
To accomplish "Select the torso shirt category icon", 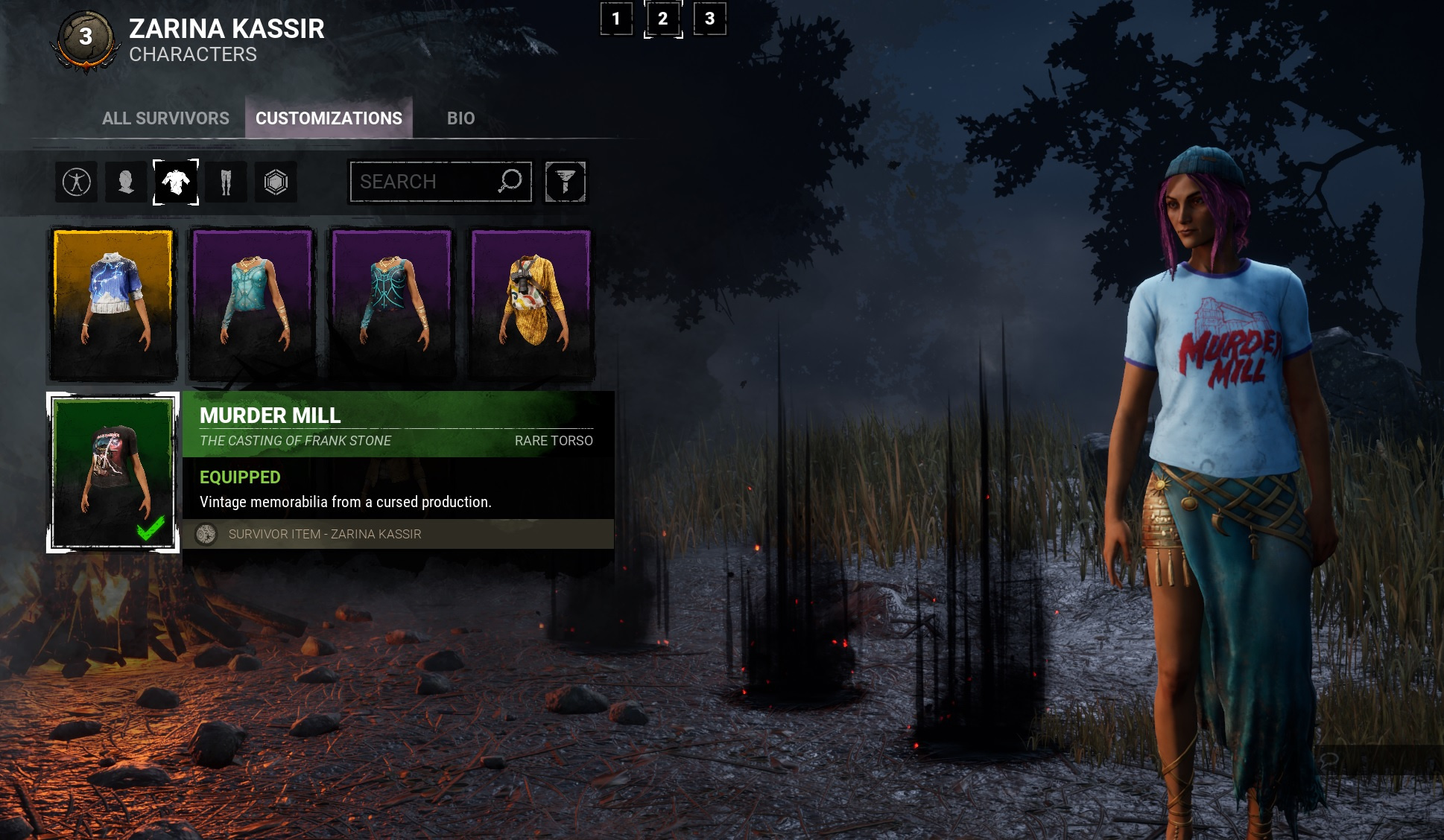I will [176, 182].
